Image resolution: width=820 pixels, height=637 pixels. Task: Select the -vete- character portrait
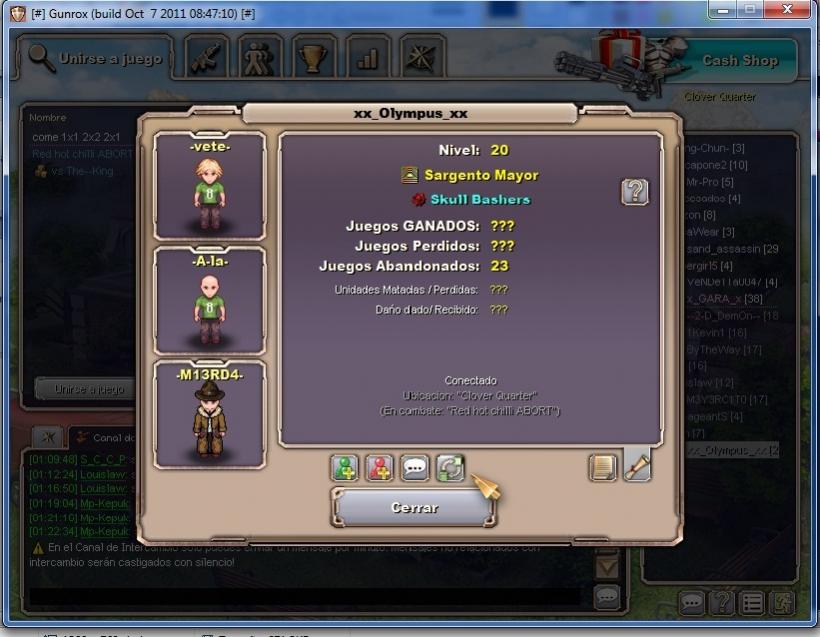210,187
